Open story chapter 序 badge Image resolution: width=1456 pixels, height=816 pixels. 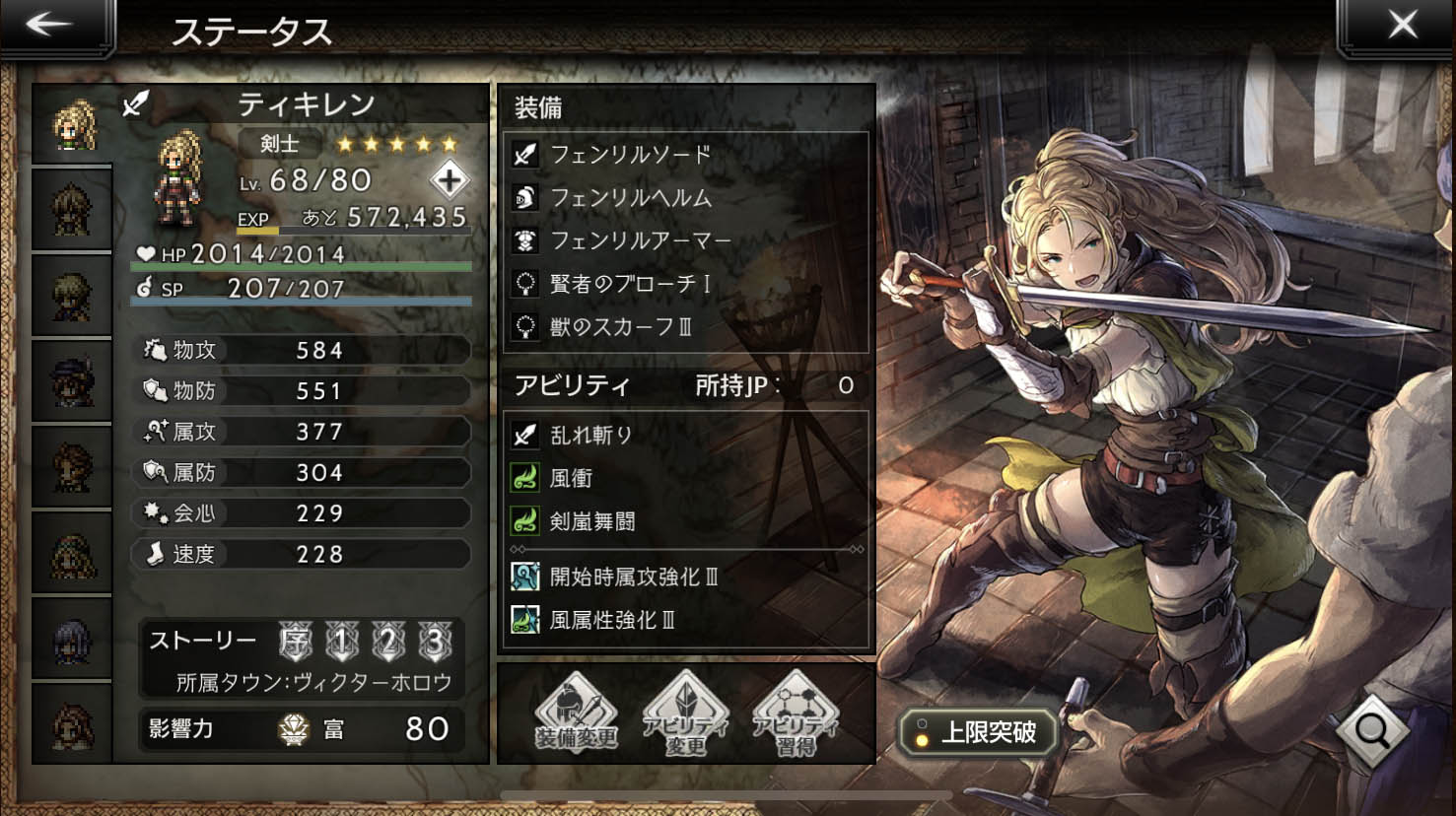pos(295,642)
